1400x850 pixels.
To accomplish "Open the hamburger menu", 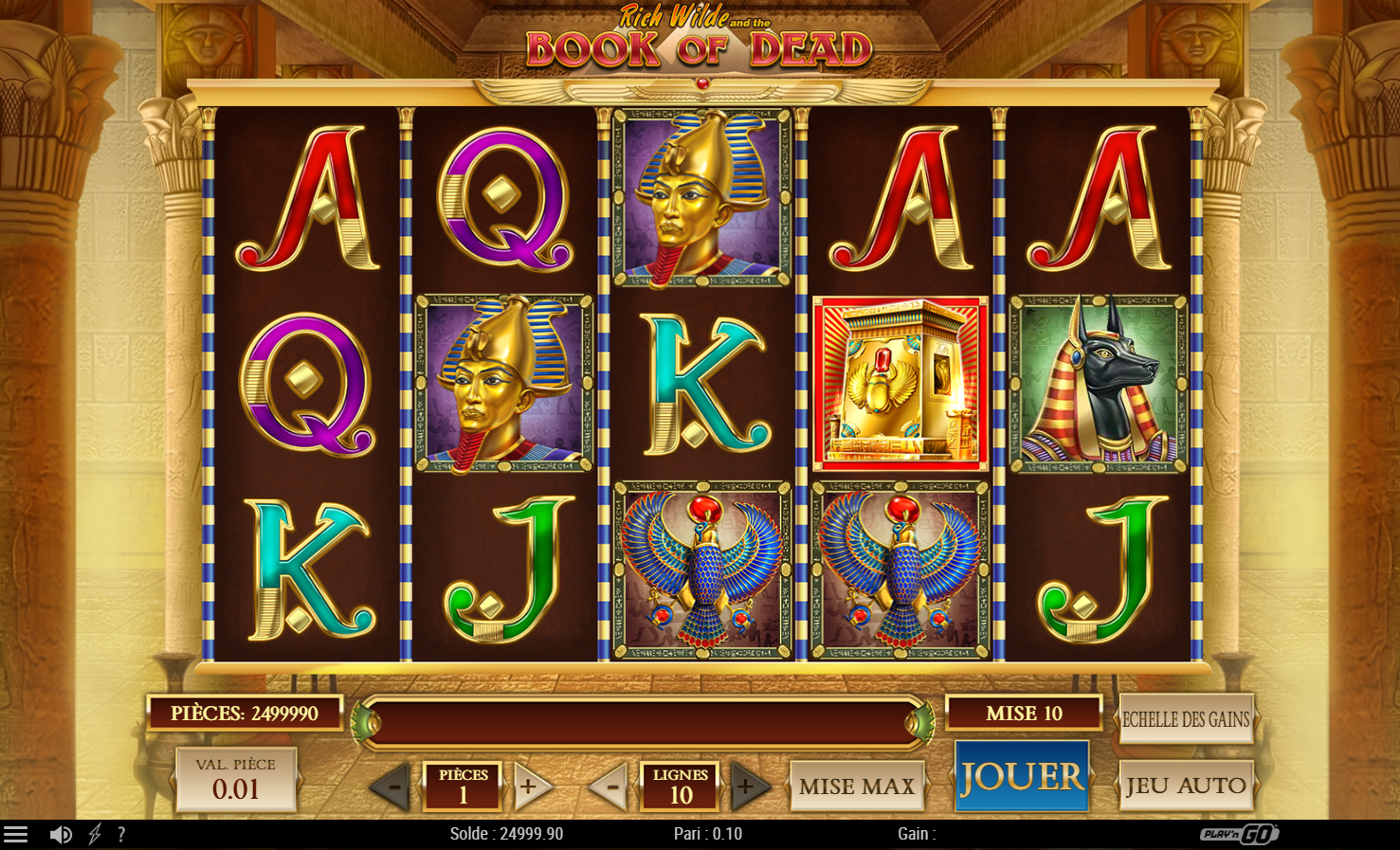I will [15, 834].
